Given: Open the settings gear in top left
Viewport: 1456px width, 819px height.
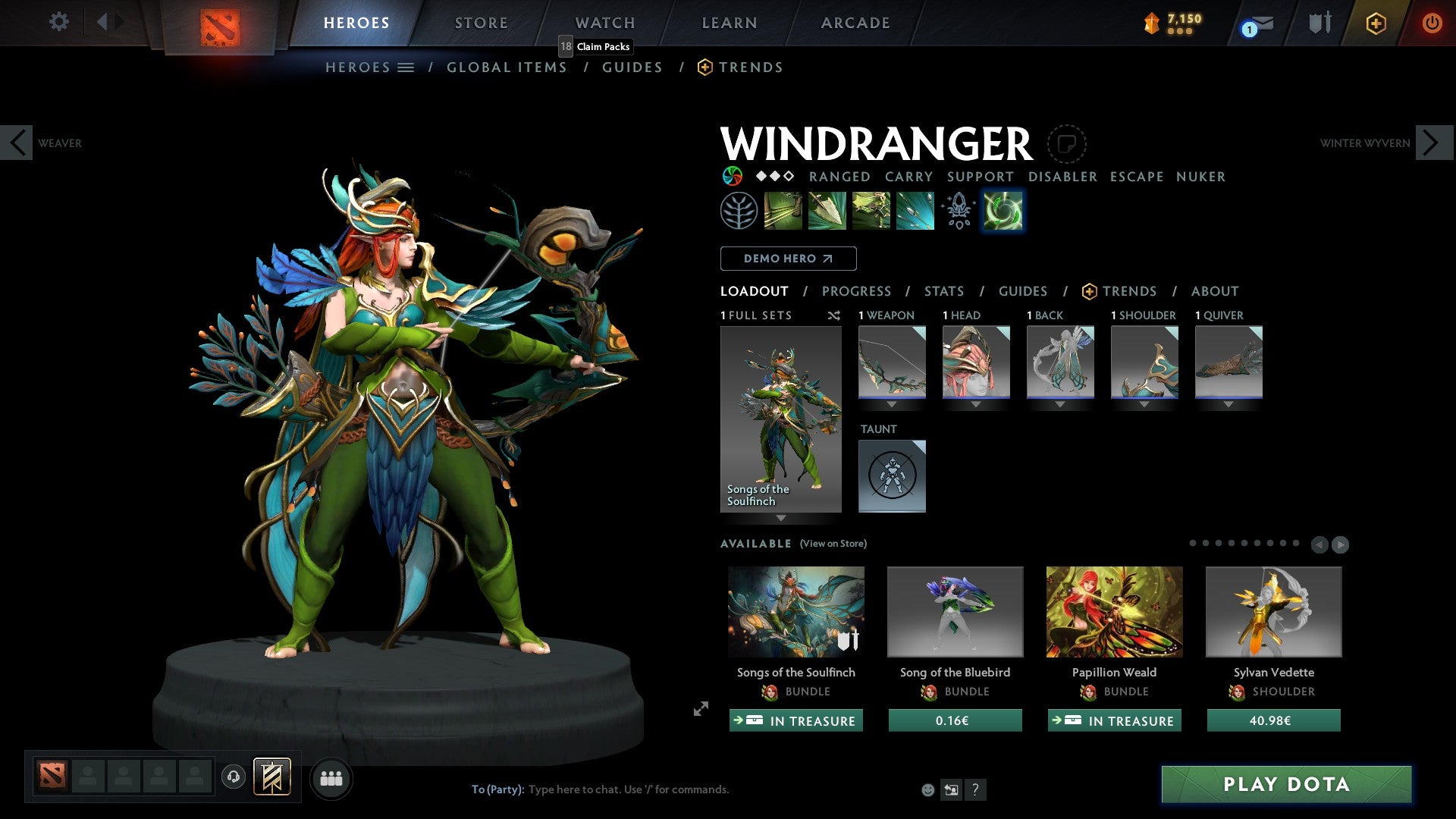Looking at the screenshot, I should coord(58,22).
